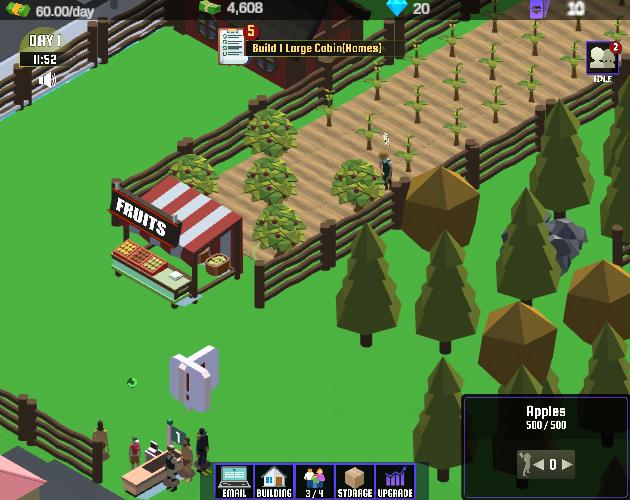Screen dimensions: 630x500
Task: Increase the Apples worker count
Action: [x=568, y=464]
